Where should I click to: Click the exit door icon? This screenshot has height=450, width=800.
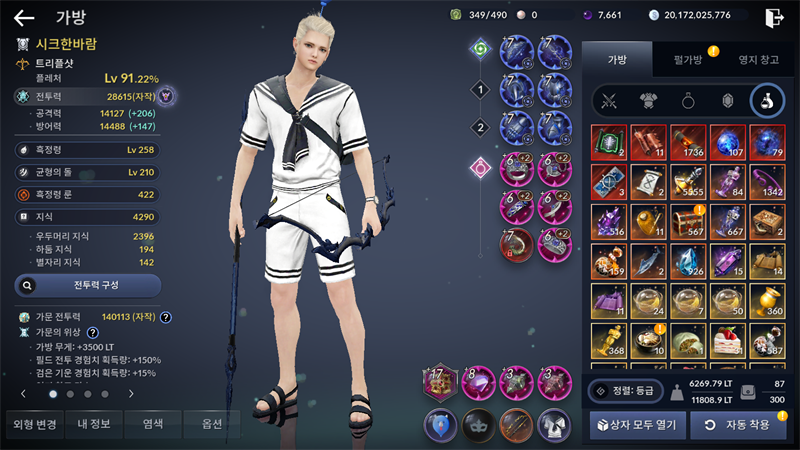coord(774,17)
